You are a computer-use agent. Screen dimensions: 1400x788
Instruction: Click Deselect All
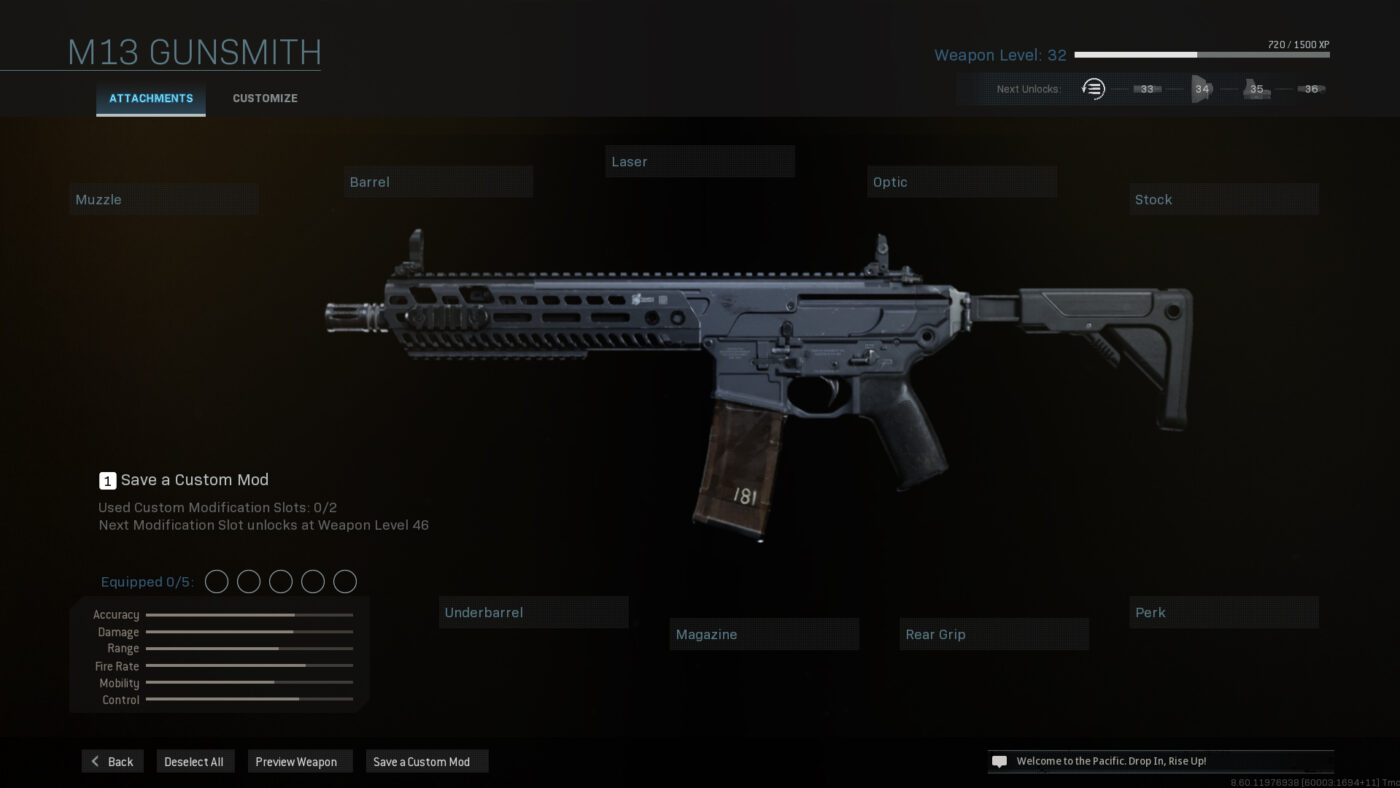(195, 761)
